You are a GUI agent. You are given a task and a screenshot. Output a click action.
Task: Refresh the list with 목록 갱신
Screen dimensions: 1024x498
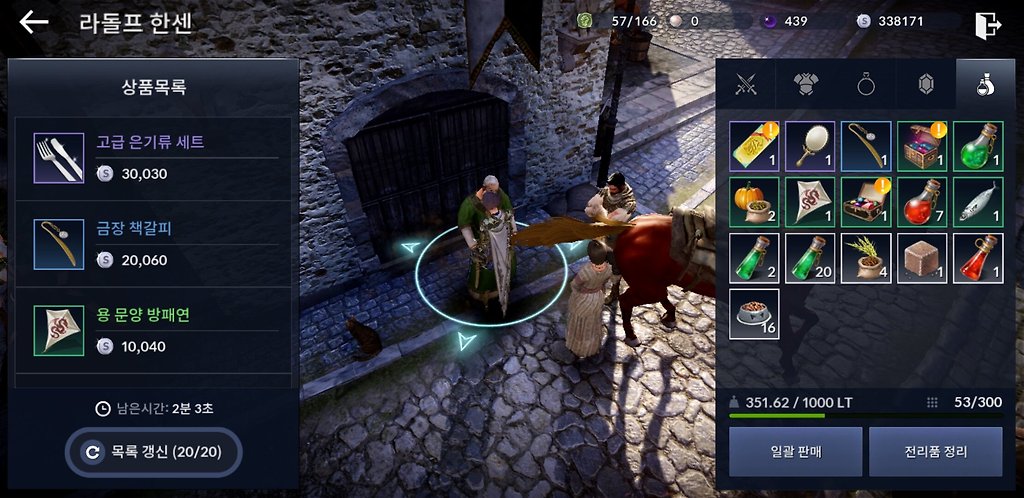pyautogui.click(x=154, y=452)
